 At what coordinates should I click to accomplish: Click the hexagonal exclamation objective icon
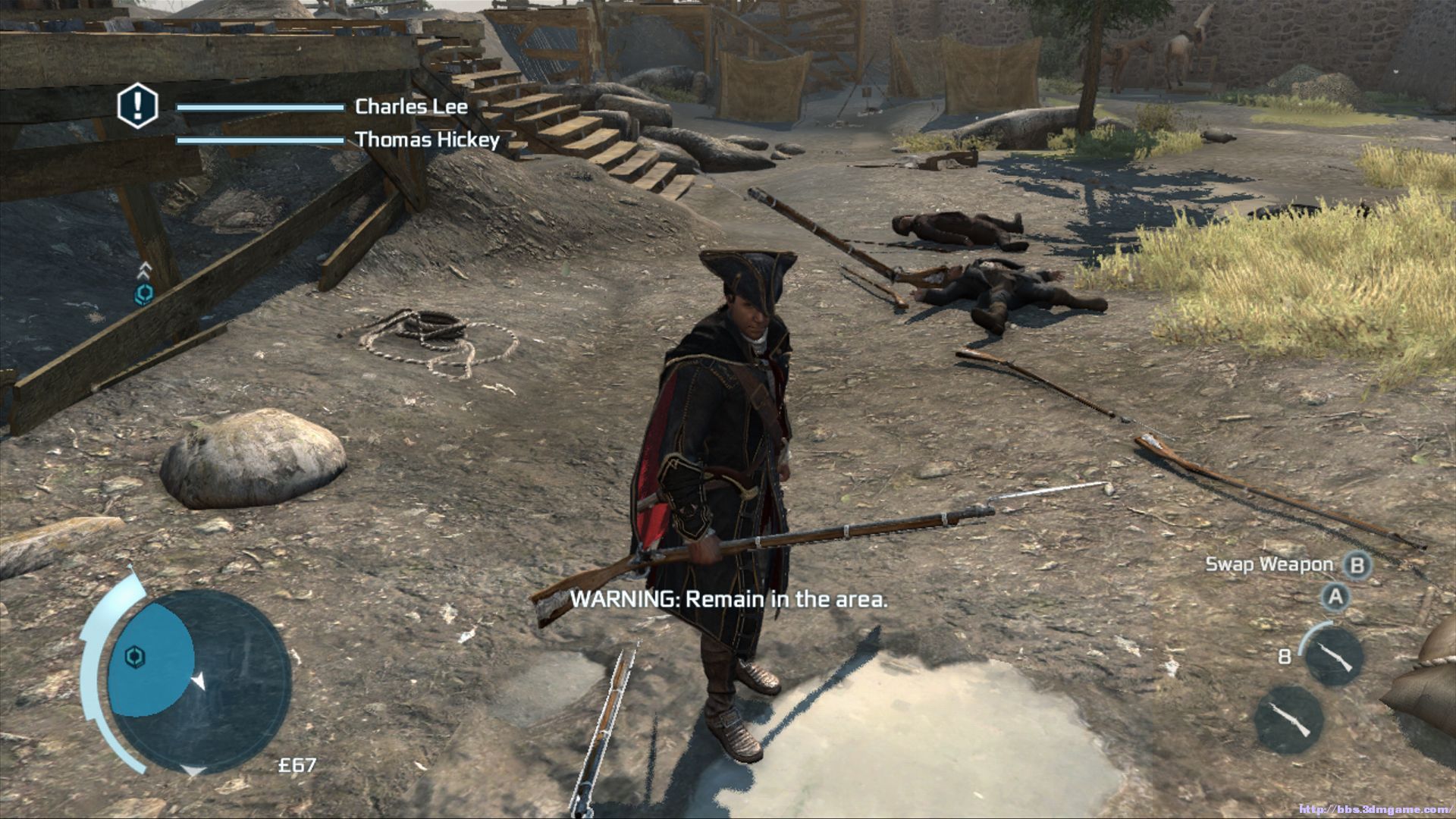tap(137, 106)
